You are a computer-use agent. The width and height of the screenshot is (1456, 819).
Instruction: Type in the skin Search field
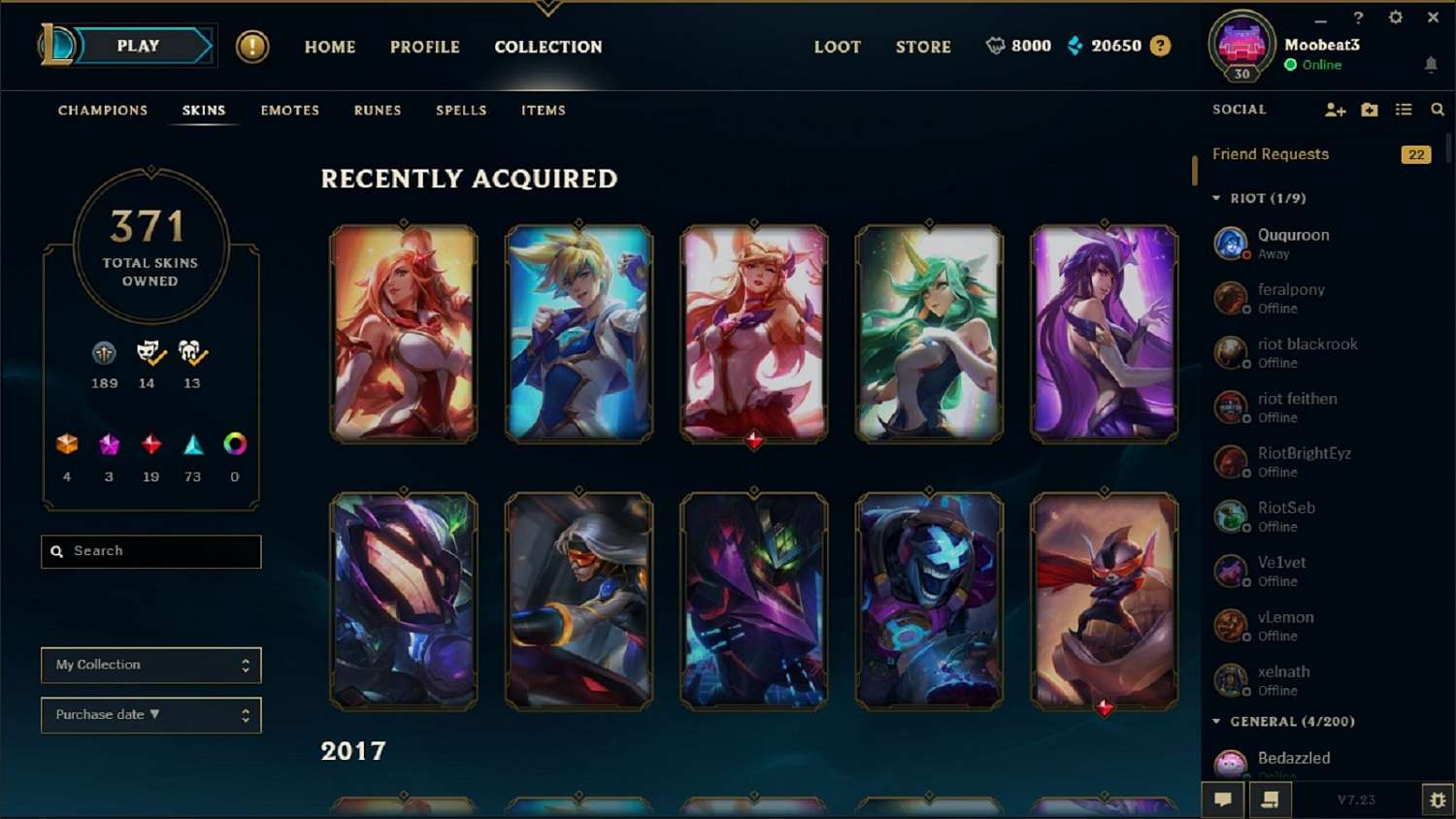tap(150, 551)
